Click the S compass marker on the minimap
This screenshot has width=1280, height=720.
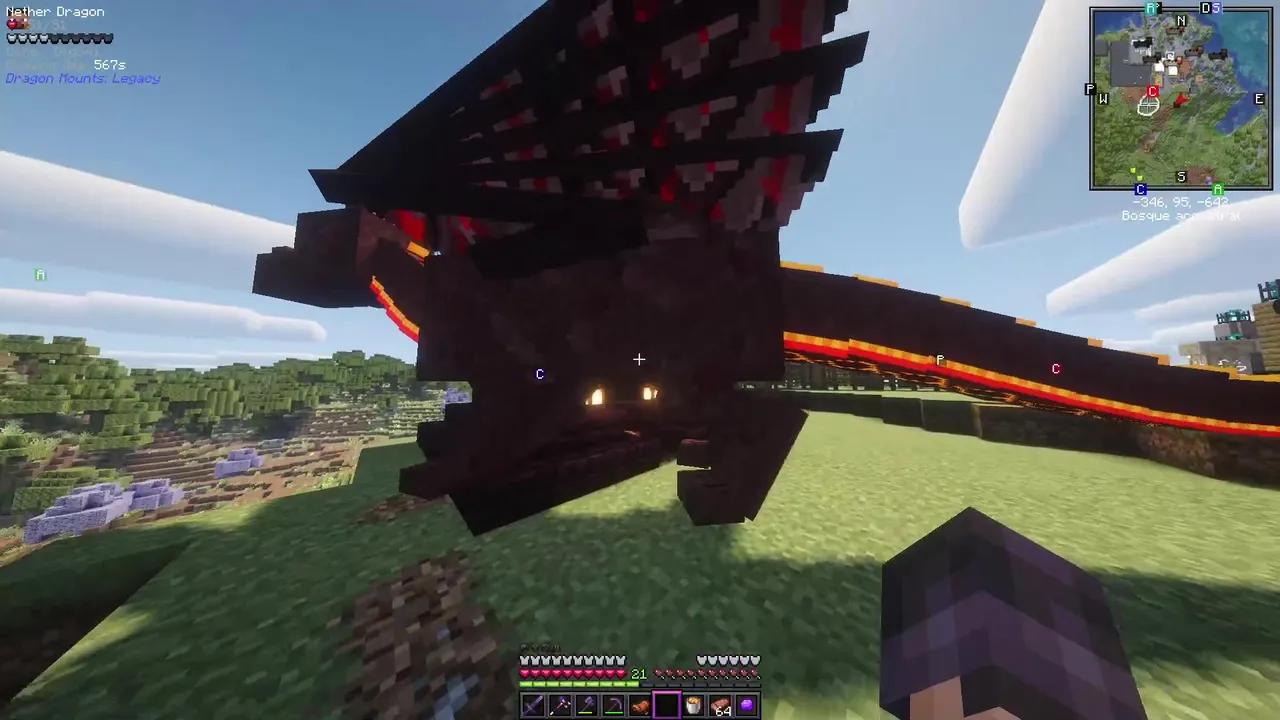[x=1181, y=176]
